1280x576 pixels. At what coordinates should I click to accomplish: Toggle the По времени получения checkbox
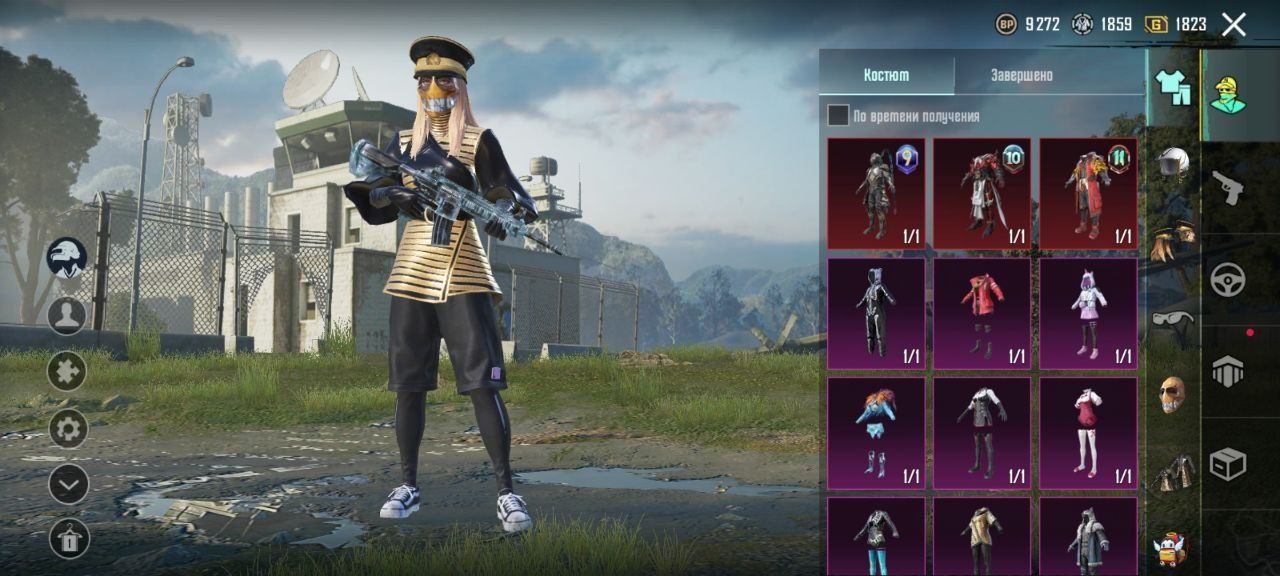pyautogui.click(x=838, y=116)
